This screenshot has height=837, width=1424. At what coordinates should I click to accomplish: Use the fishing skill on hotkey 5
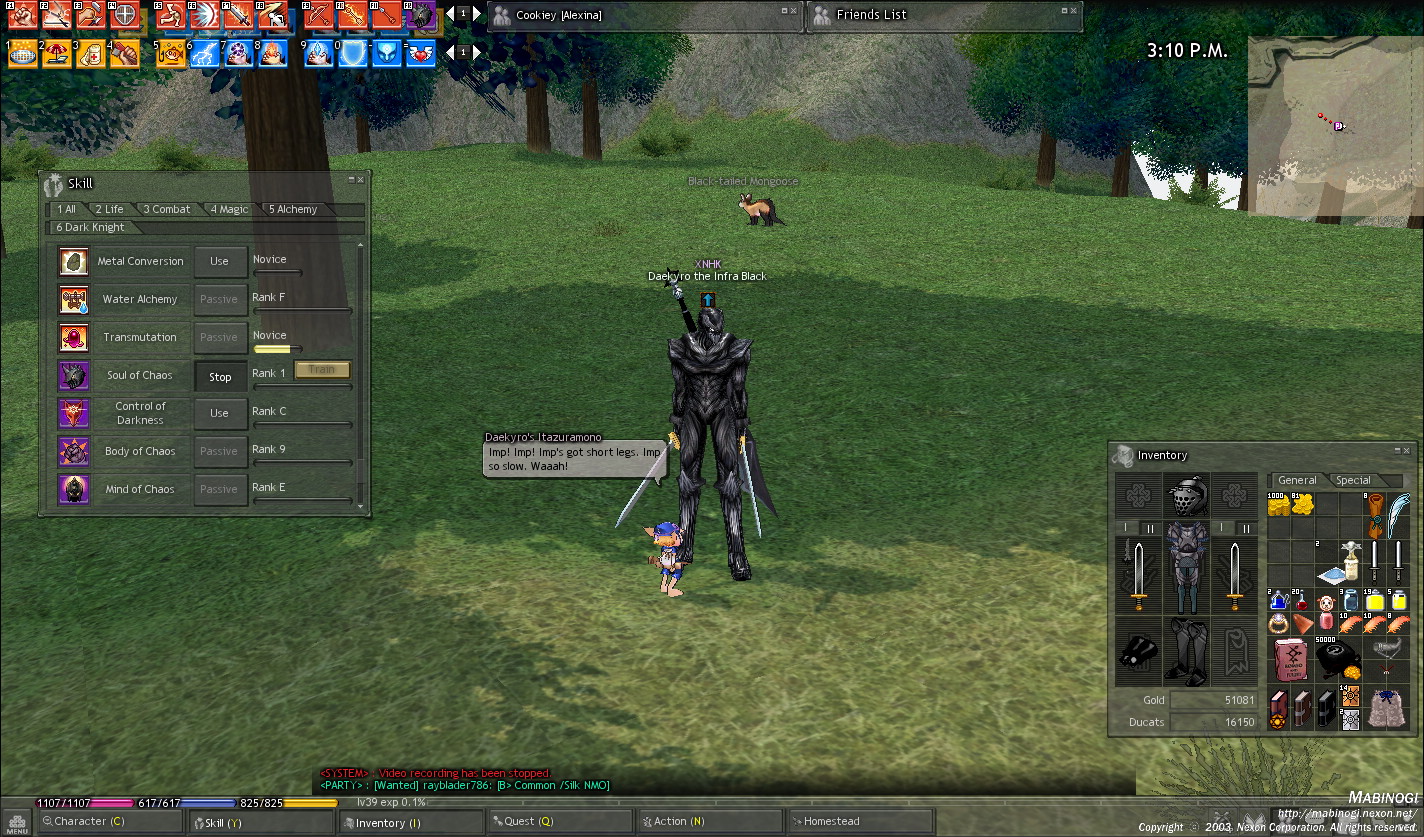coord(170,53)
